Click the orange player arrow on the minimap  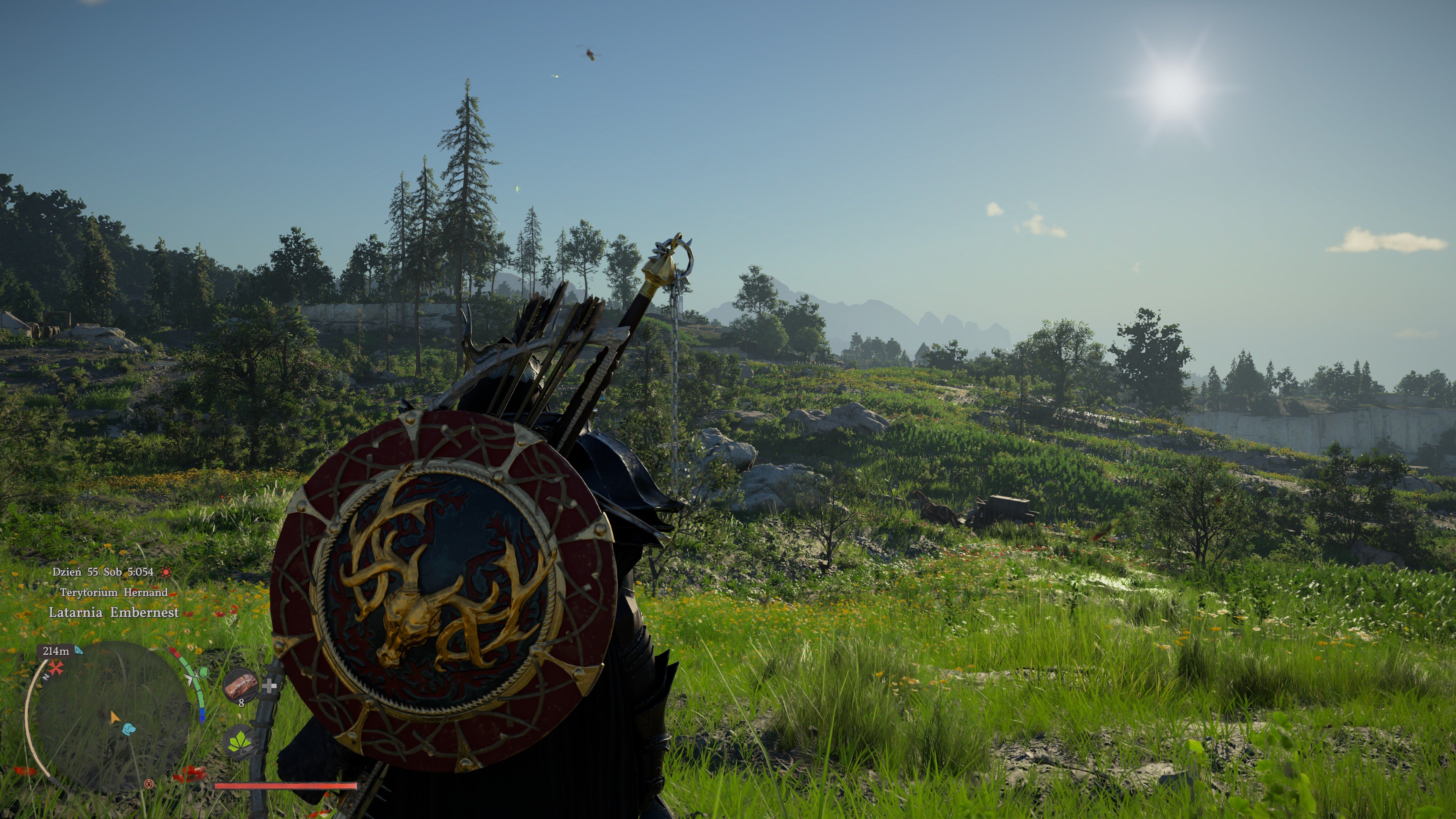pos(115,718)
